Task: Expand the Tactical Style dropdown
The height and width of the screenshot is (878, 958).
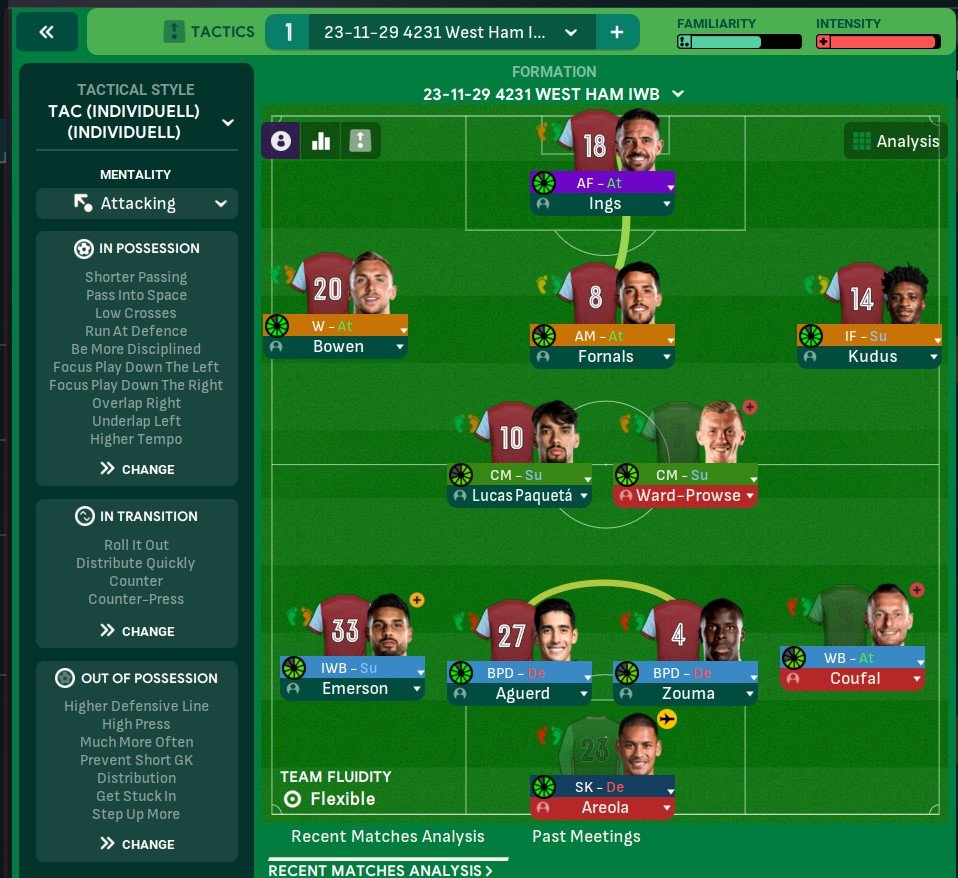Action: coord(227,122)
